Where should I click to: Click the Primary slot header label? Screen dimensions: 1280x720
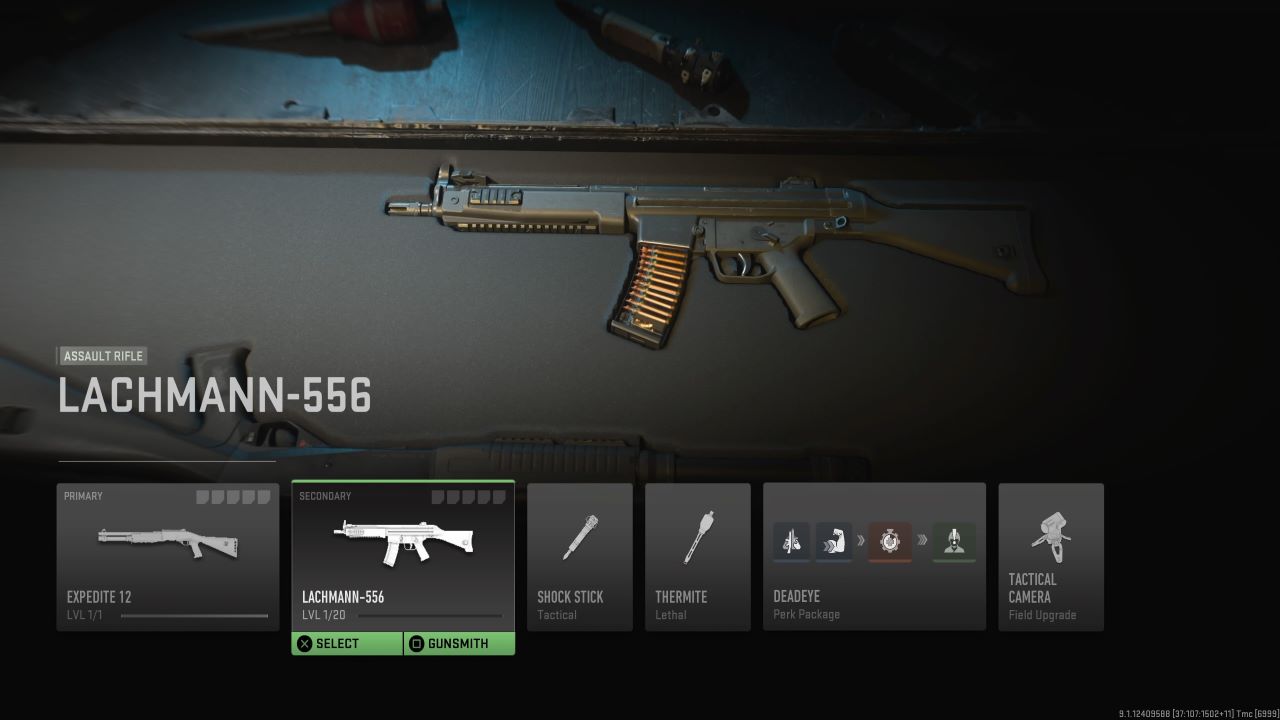pos(83,495)
